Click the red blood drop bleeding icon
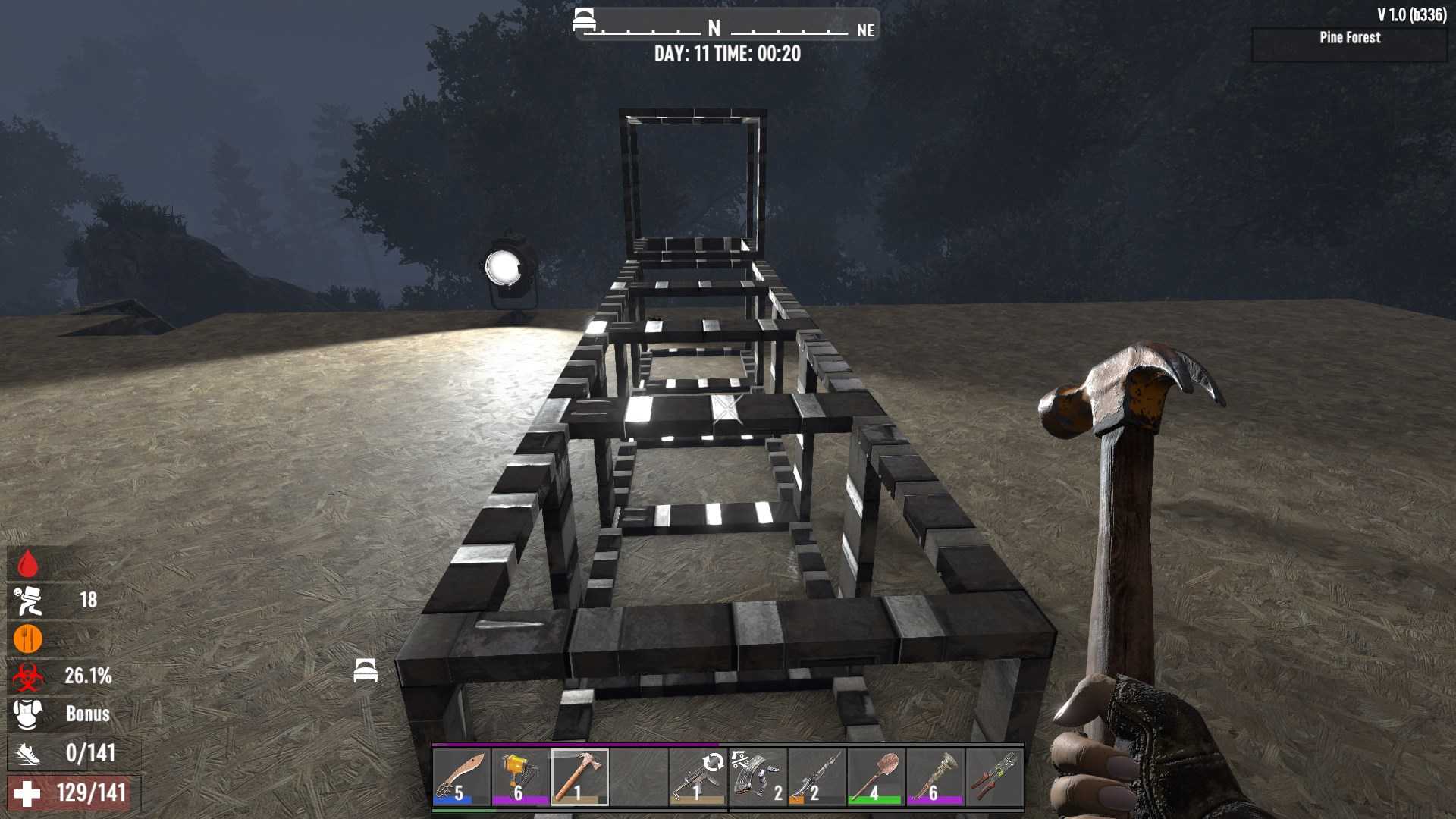Screen dimensions: 1456x819 28,563
